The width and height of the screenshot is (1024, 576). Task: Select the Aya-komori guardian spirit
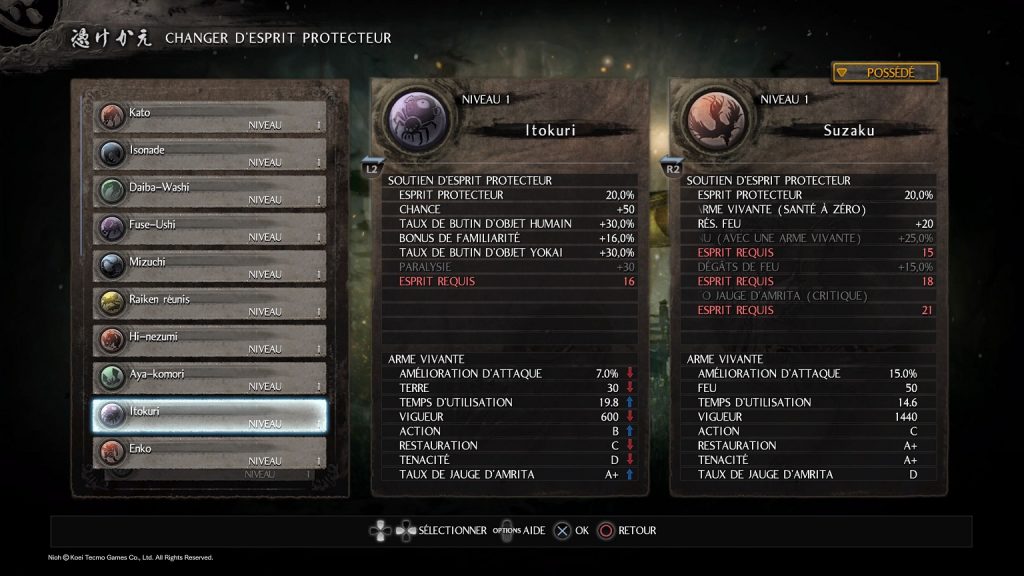pyautogui.click(x=210, y=377)
